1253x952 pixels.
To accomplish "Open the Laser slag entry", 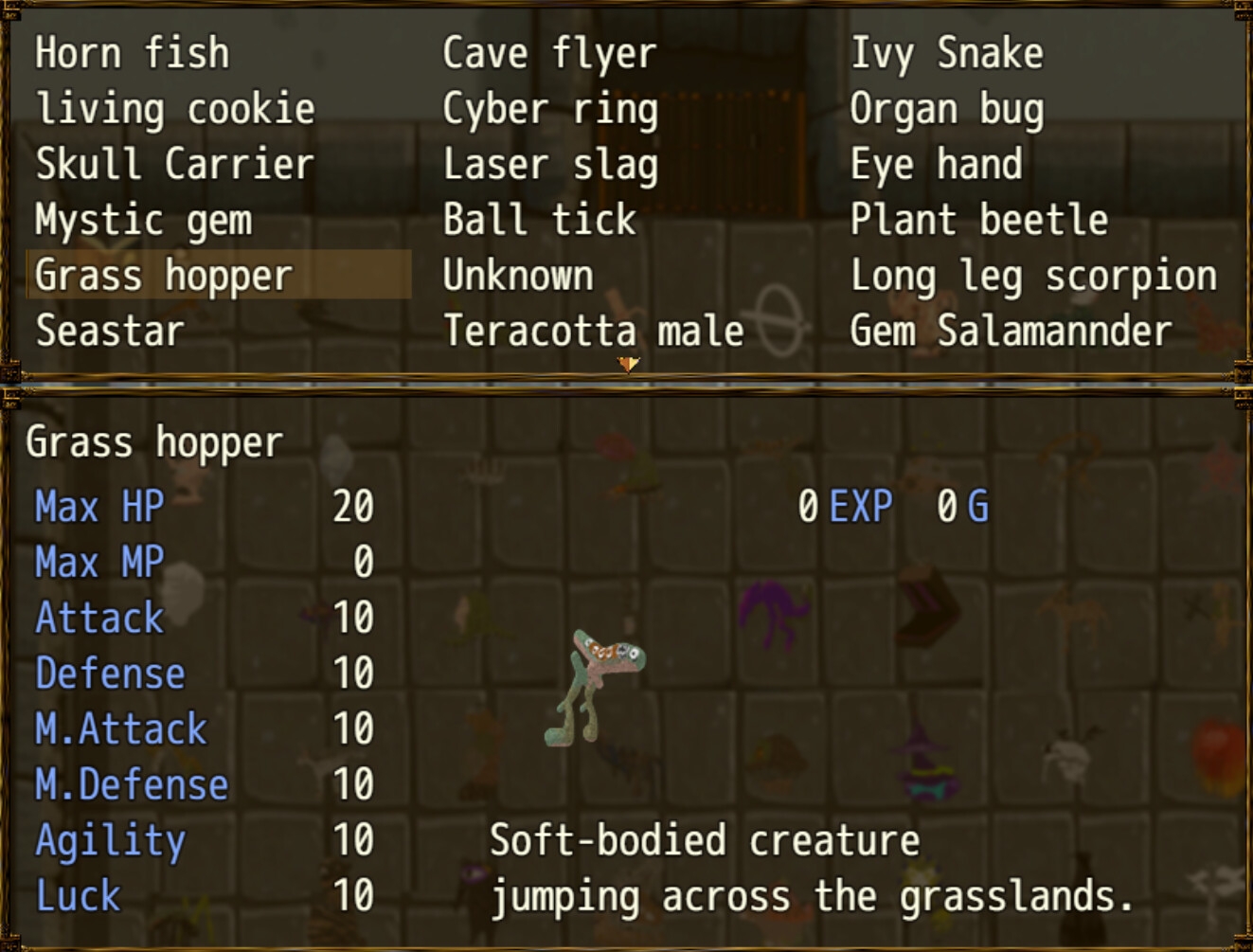I will point(550,164).
